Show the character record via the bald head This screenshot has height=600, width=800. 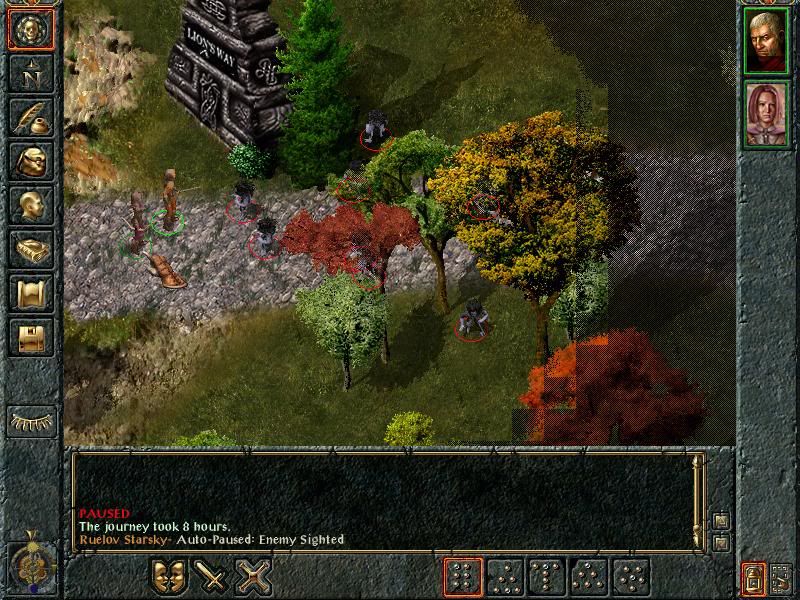pos(31,205)
